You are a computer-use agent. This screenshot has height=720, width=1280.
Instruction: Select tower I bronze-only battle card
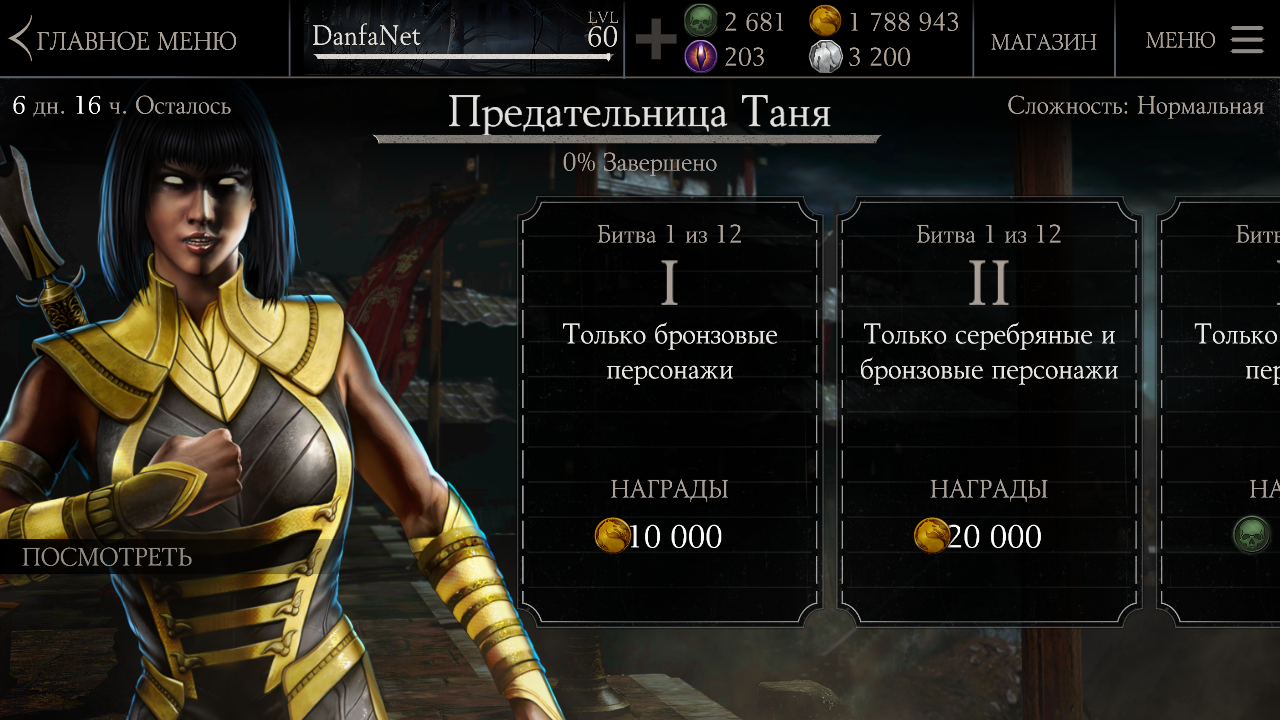point(669,410)
